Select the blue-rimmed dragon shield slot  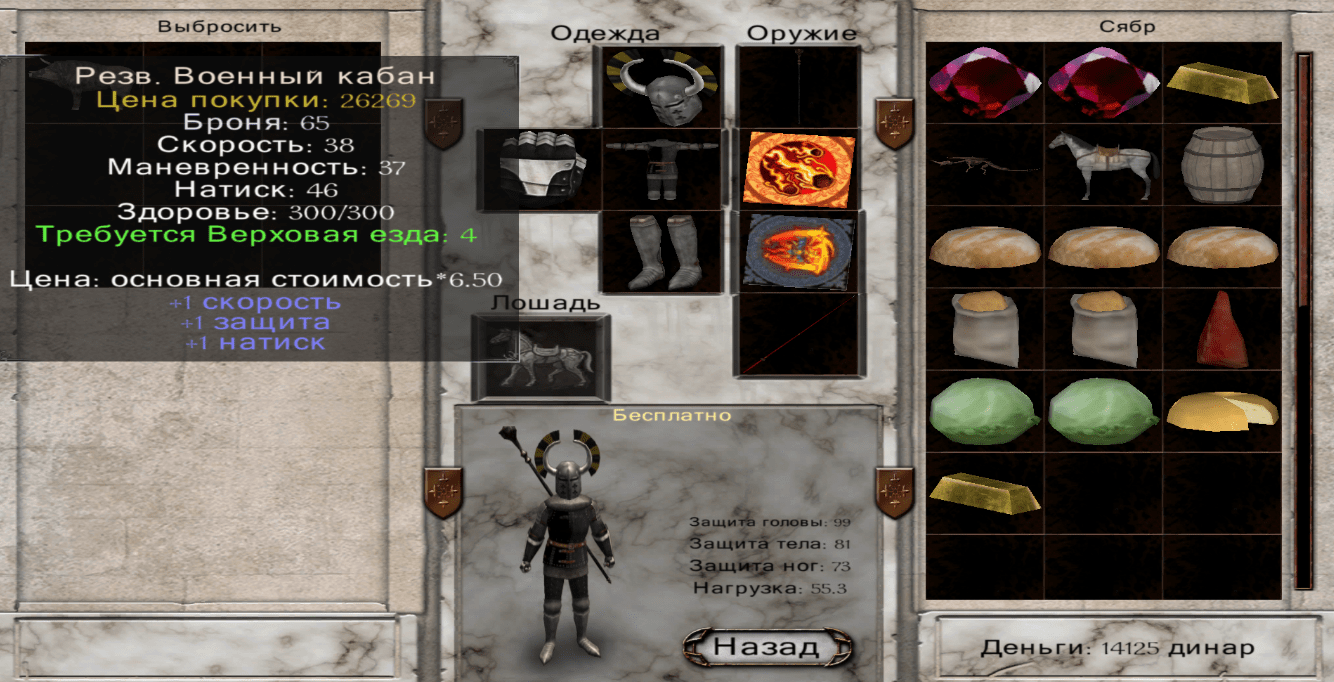click(798, 252)
